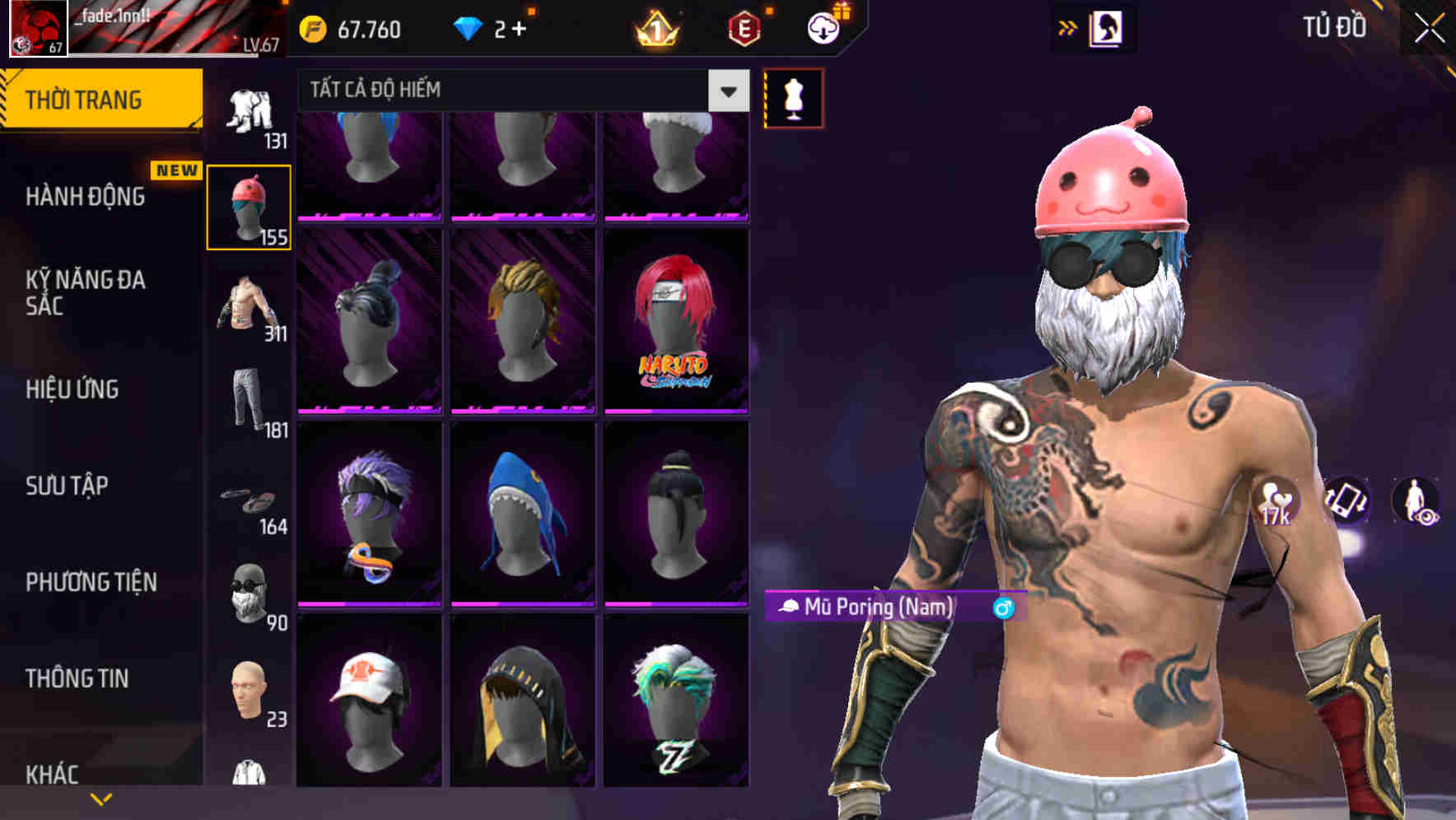Image resolution: width=1456 pixels, height=820 pixels.
Task: Click the diamond currency icon
Action: 468,26
